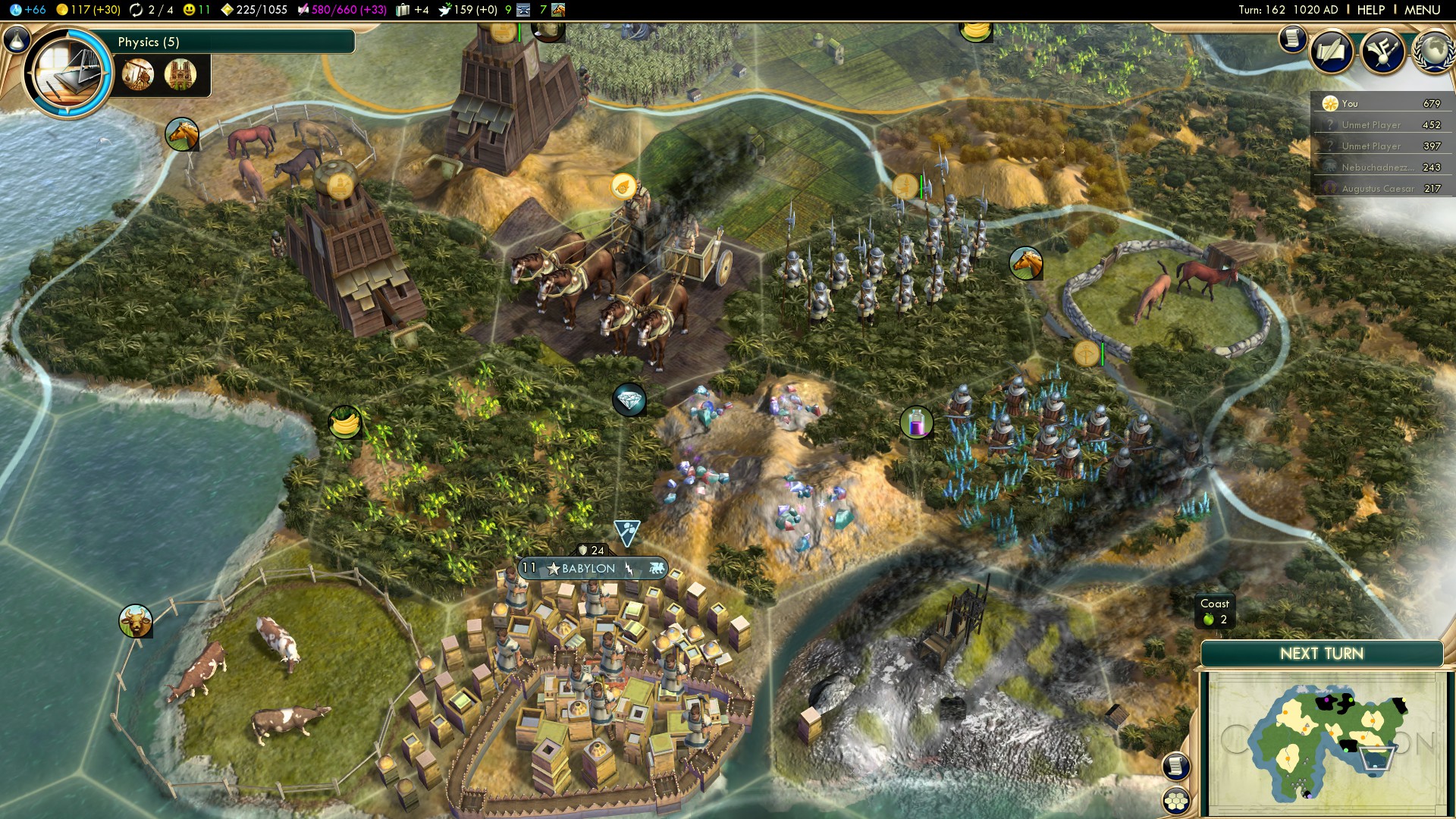Viewport: 1456px width, 819px height.
Task: Click your score entry labeled You 679
Action: tap(1380, 103)
